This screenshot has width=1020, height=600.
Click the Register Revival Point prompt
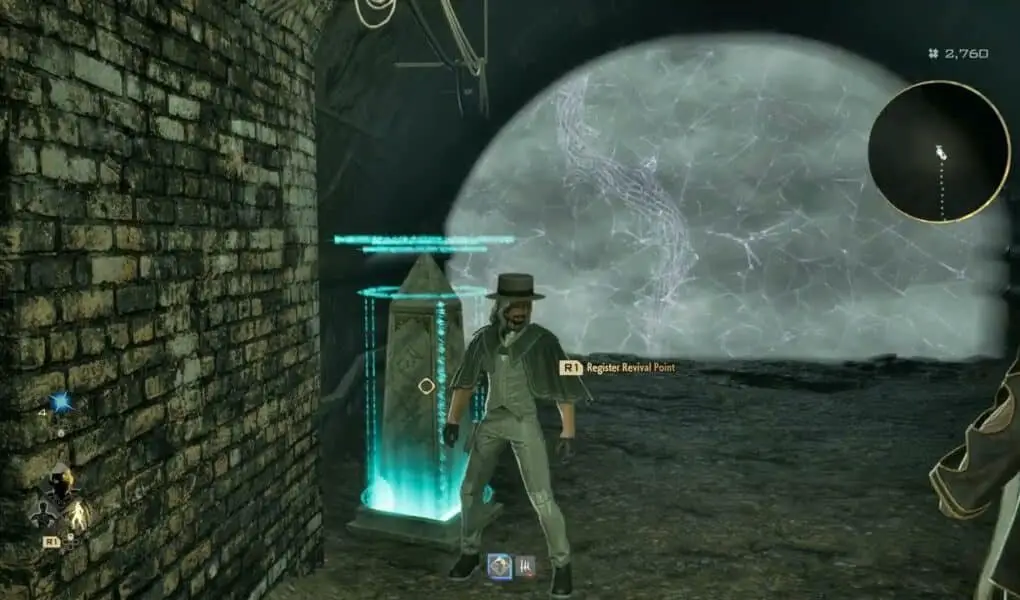618,368
